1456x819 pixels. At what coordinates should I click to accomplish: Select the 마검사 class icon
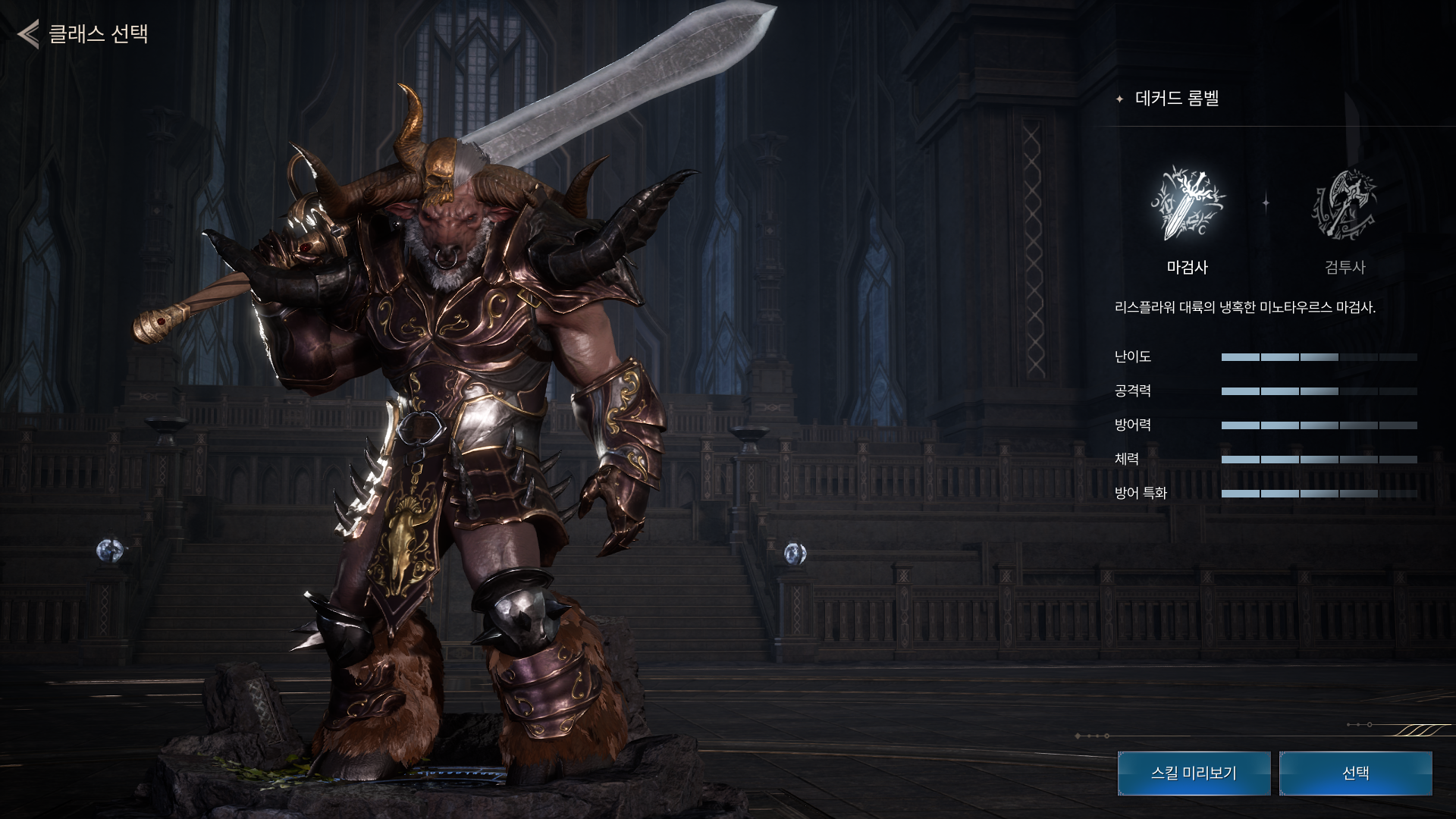(1187, 203)
